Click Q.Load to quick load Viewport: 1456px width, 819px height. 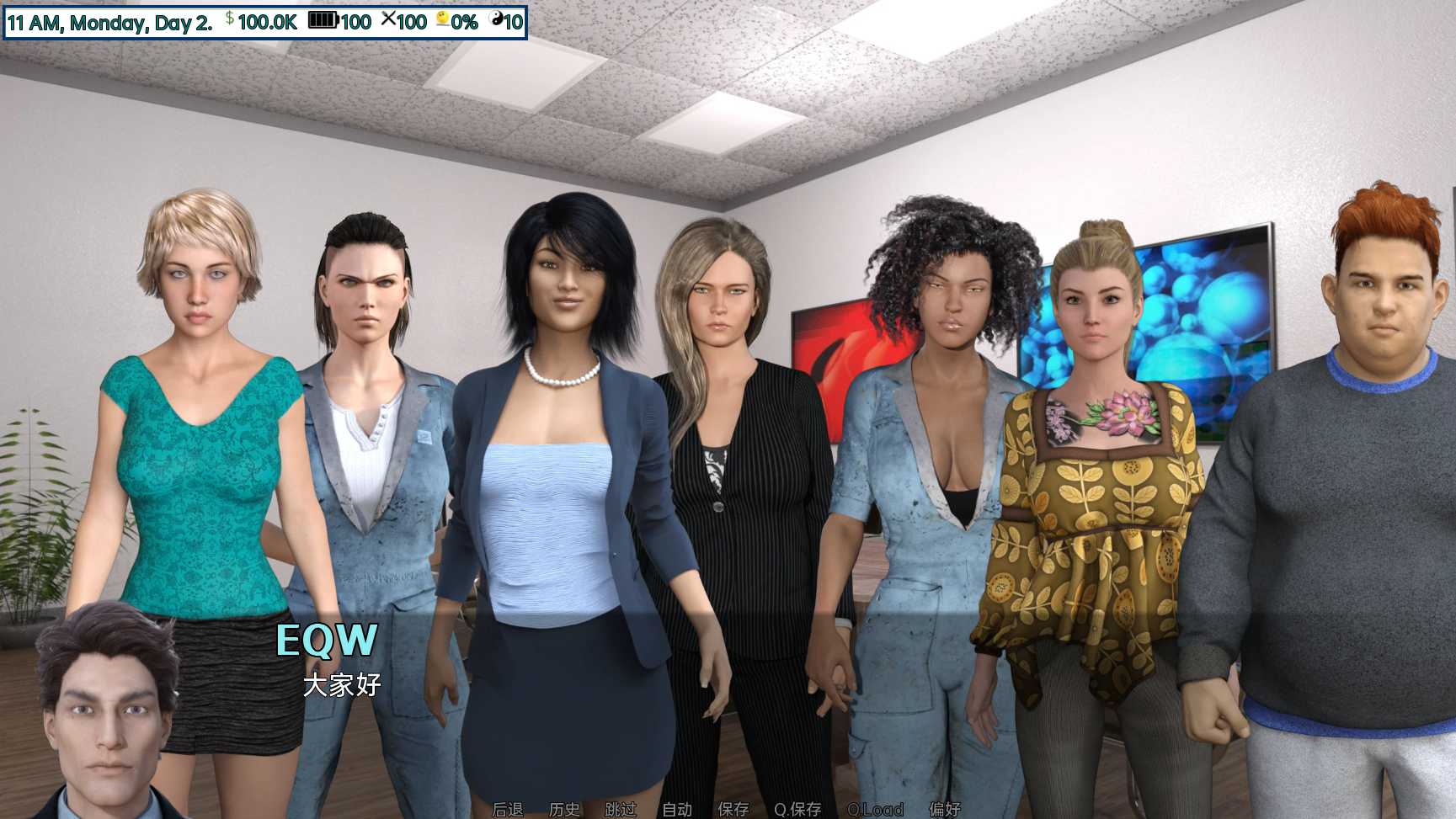(x=875, y=809)
